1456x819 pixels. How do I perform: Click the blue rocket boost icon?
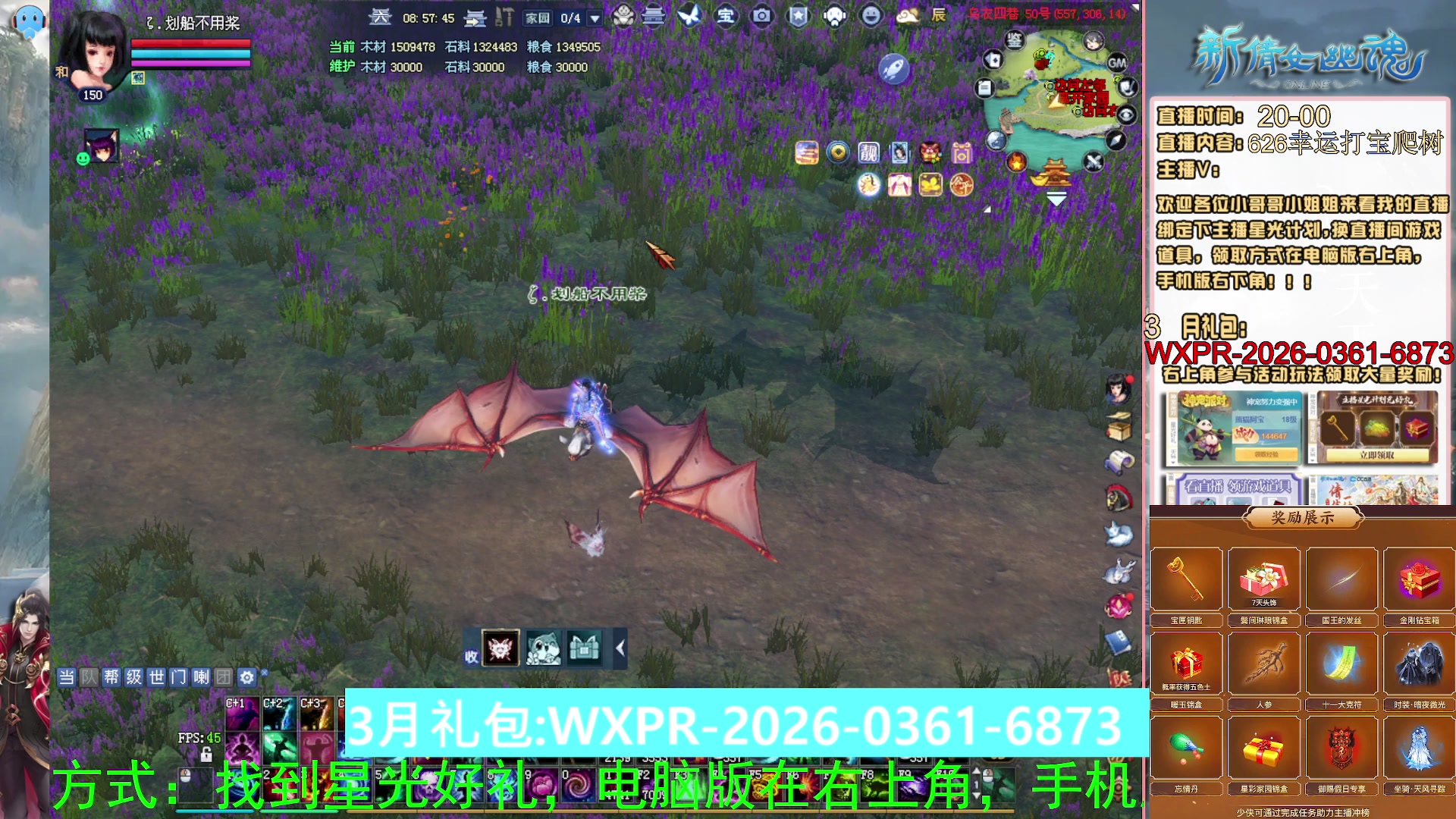[x=893, y=67]
